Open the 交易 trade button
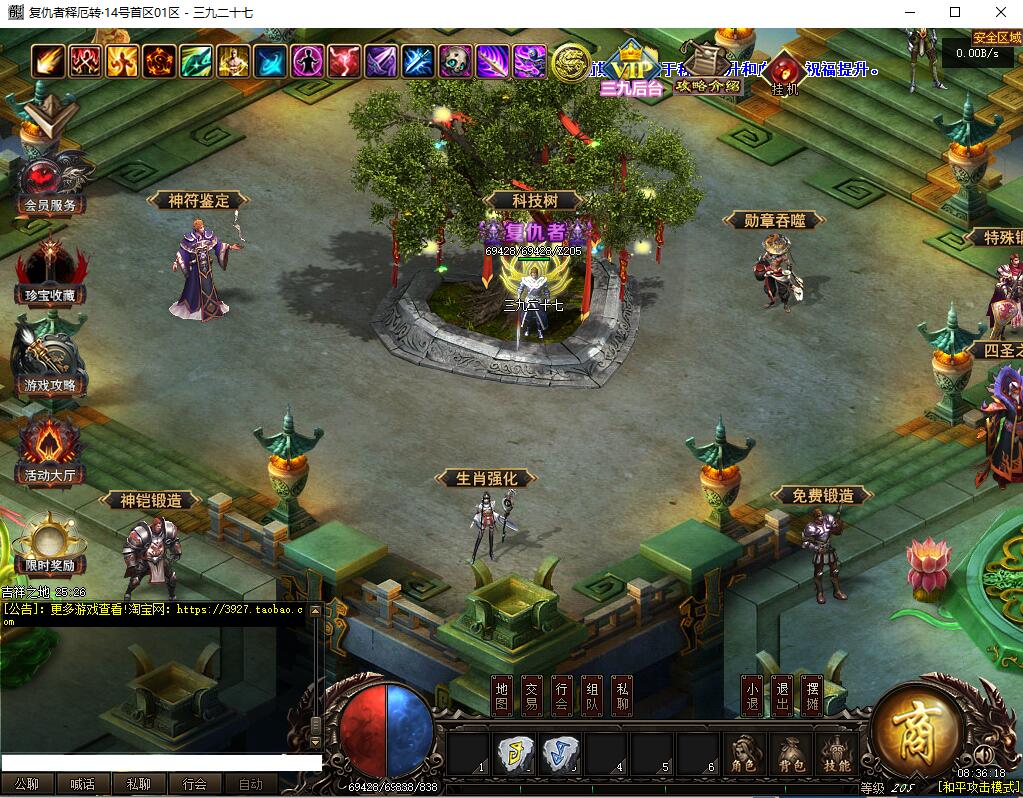The width and height of the screenshot is (1023, 798). (532, 695)
